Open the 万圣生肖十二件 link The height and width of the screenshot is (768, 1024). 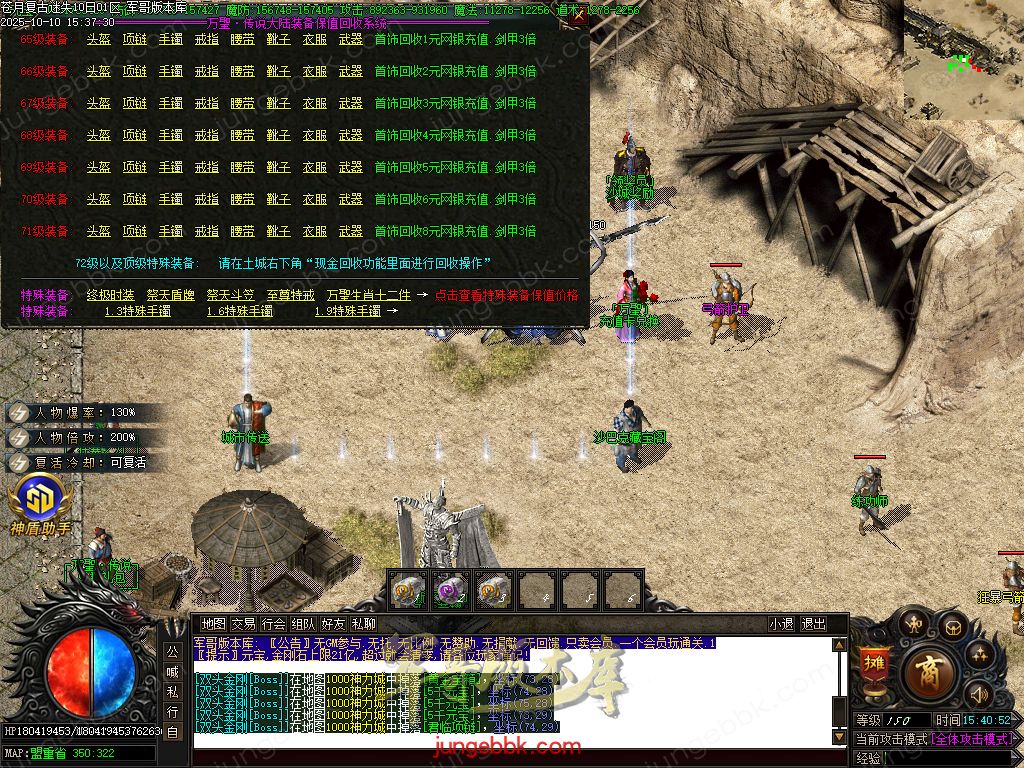pos(369,295)
